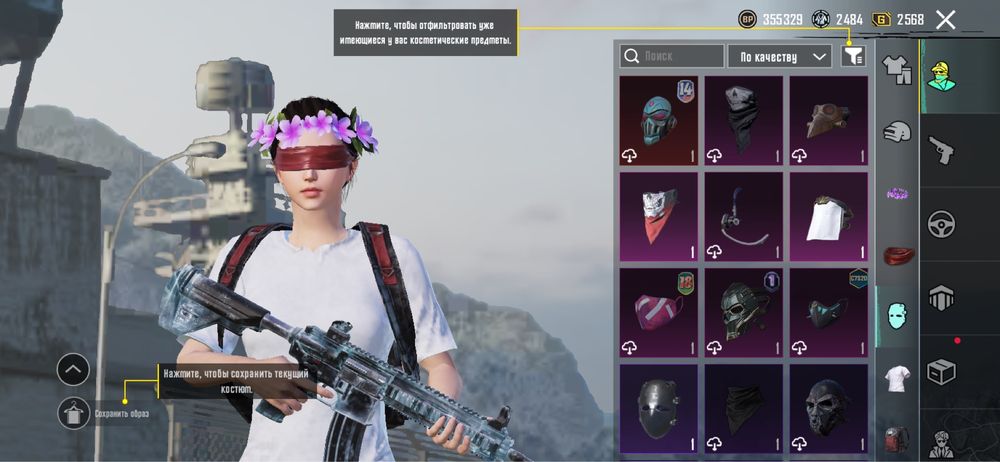This screenshot has width=1000, height=462.
Task: Open the 'По качеству' sort dropdown
Action: point(779,56)
